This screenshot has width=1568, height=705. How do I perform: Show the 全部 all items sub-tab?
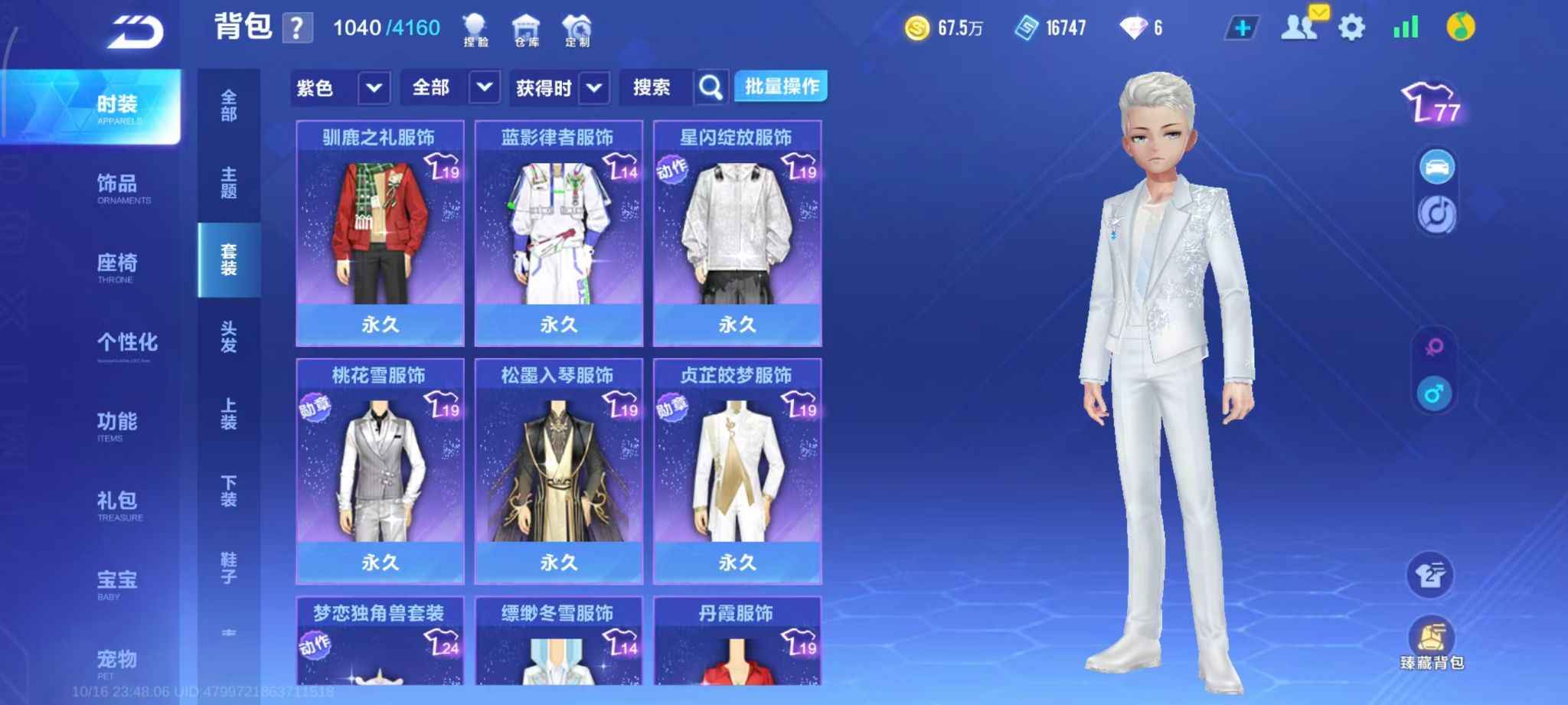tap(228, 106)
